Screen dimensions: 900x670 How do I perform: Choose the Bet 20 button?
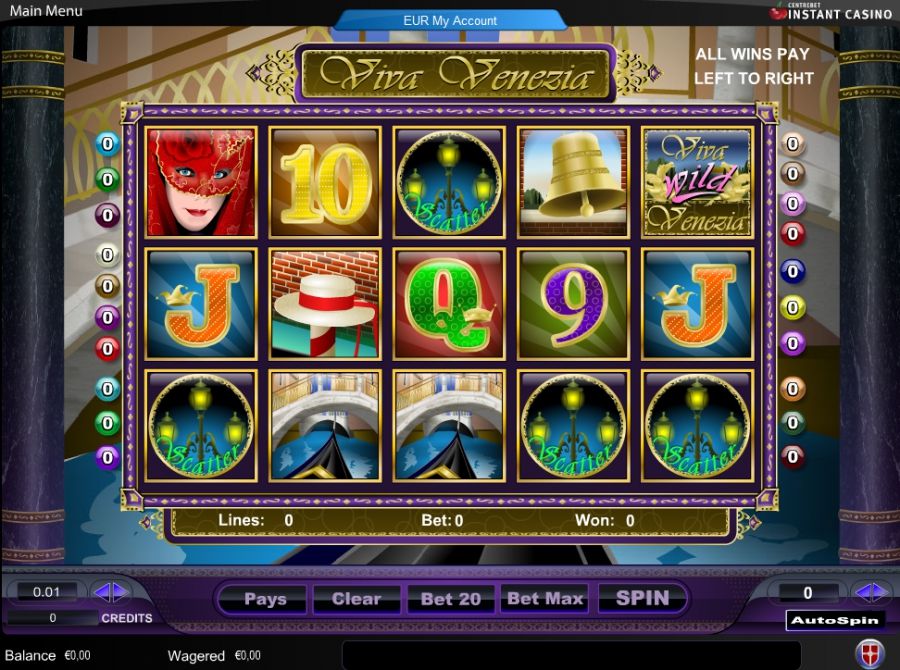pyautogui.click(x=451, y=599)
